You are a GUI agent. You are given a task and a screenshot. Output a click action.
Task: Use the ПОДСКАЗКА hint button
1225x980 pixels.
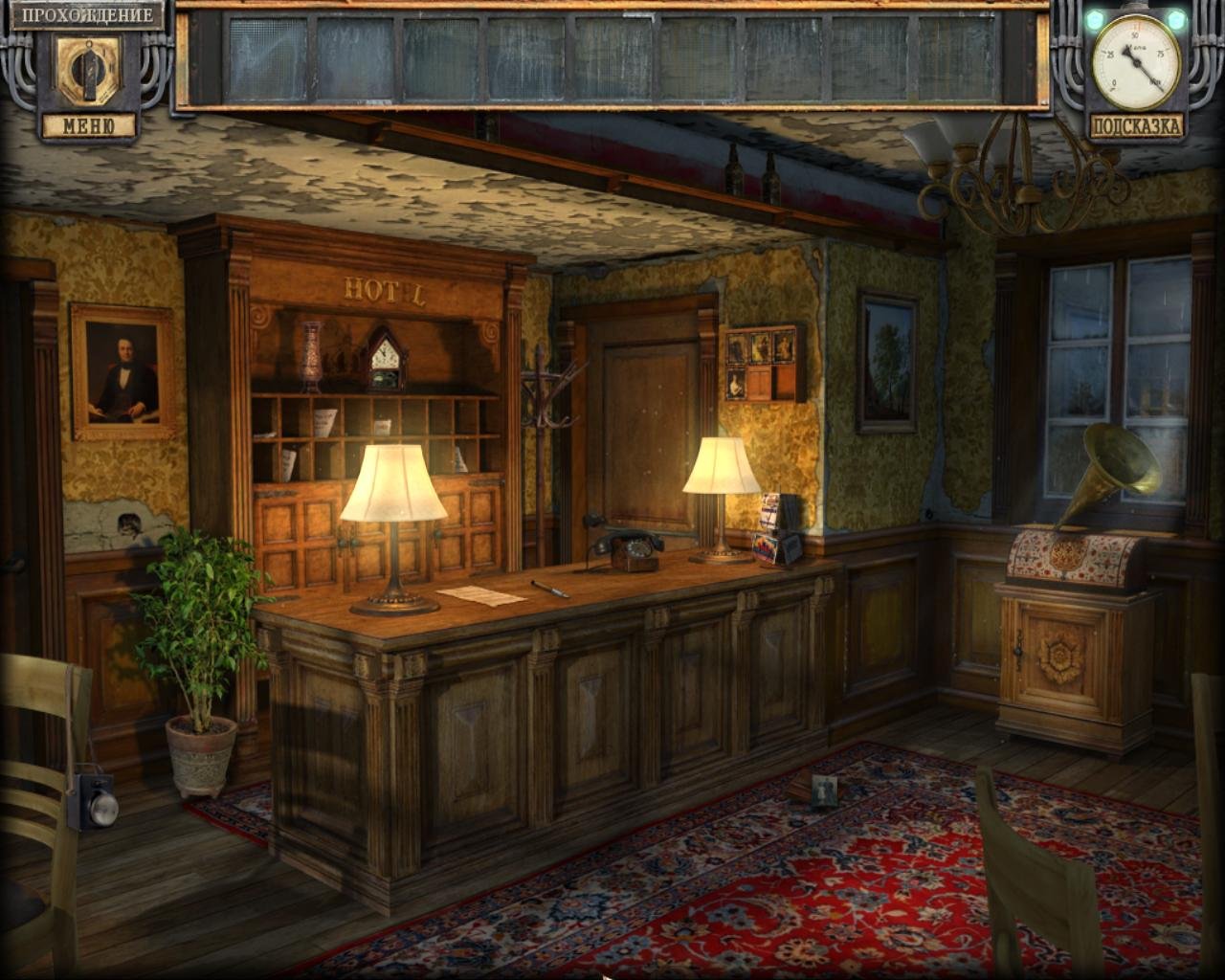click(1136, 125)
